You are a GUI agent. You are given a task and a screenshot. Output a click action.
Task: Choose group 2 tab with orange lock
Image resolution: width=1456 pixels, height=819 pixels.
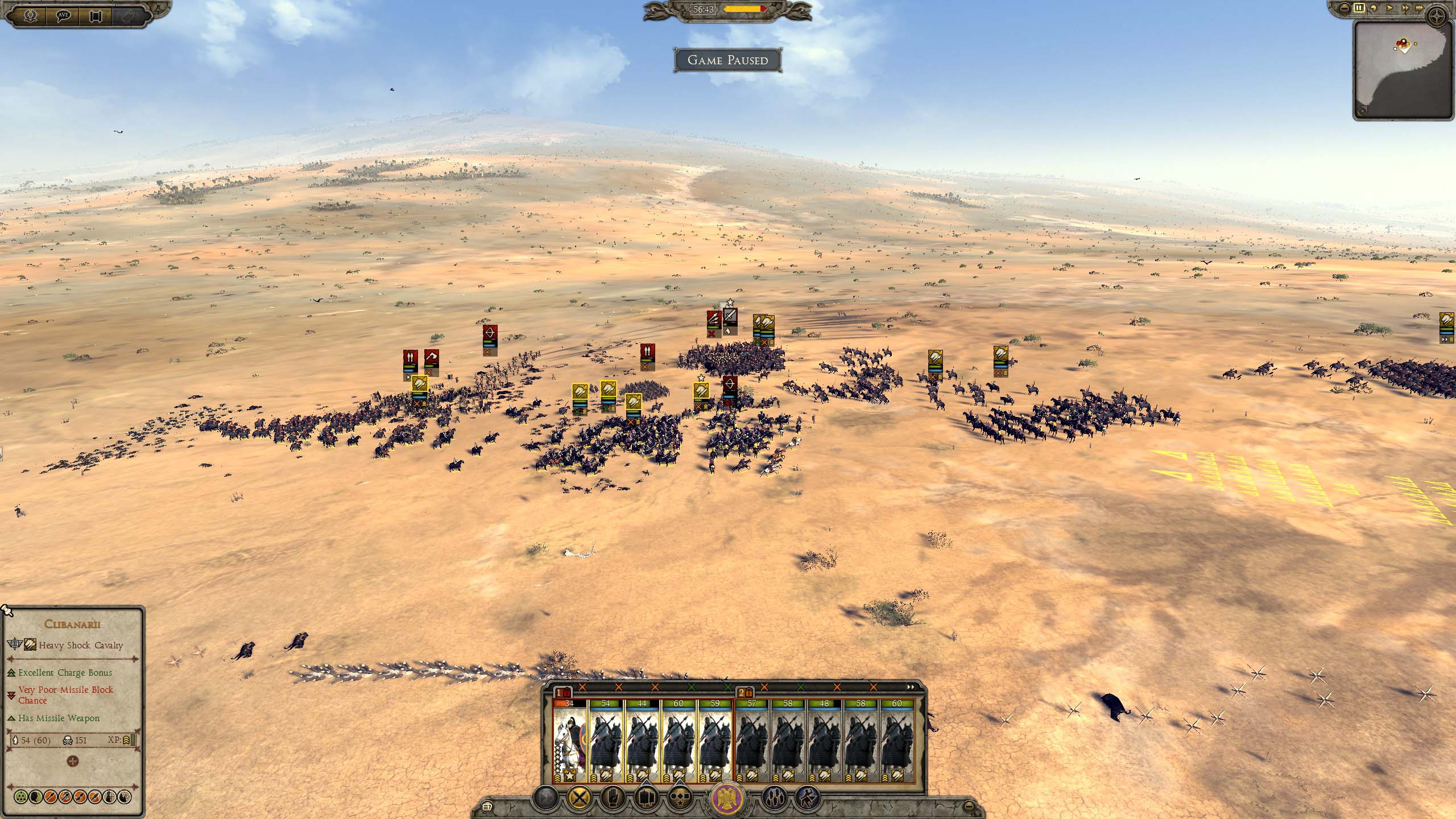(745, 693)
